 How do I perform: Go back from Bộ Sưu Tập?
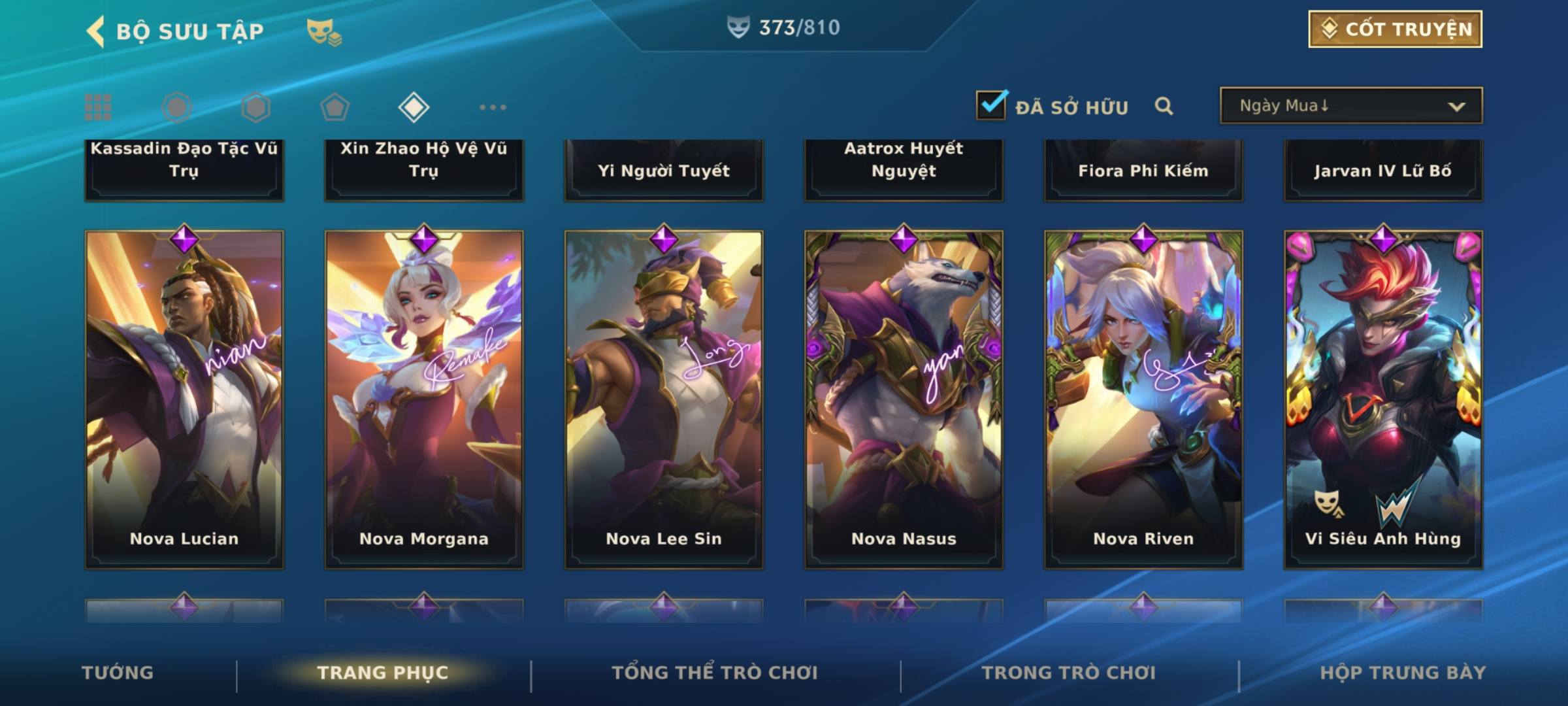[x=97, y=31]
